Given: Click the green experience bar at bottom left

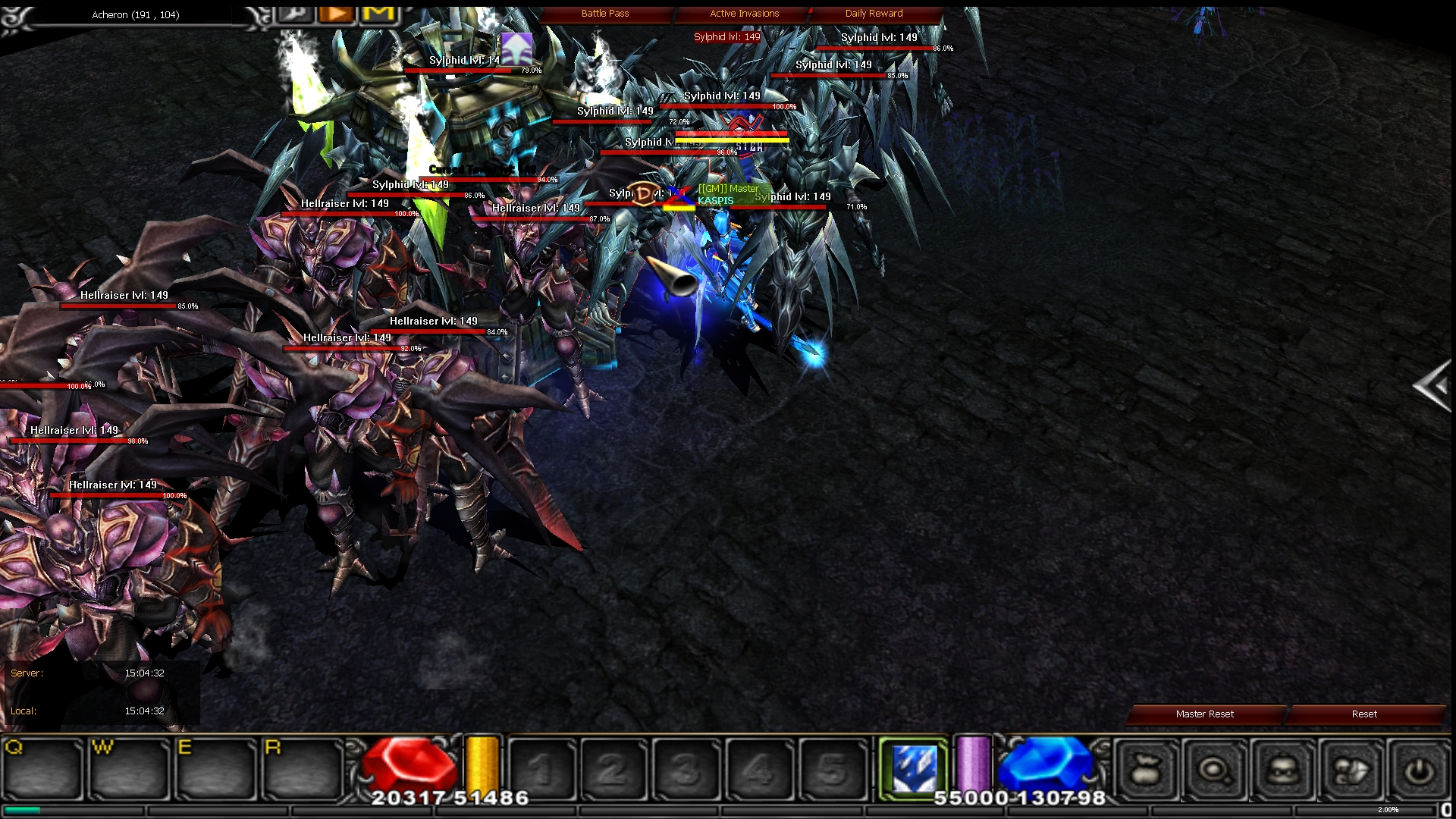Looking at the screenshot, I should click(23, 811).
